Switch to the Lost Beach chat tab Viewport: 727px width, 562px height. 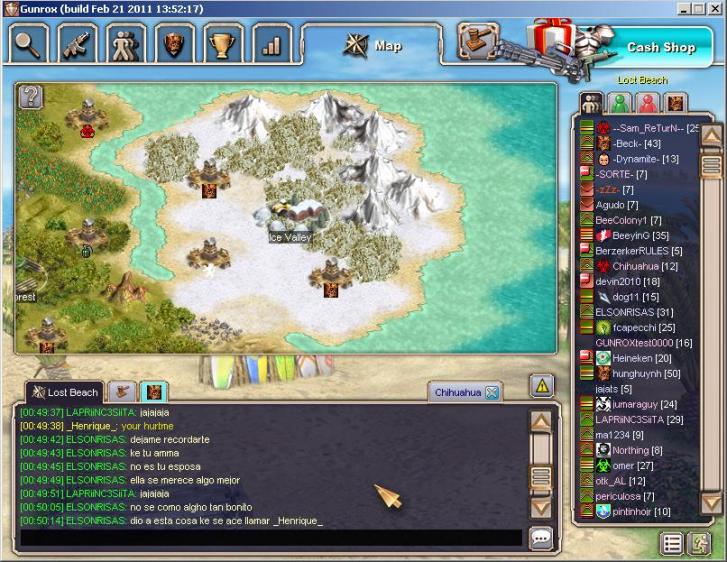(x=65, y=392)
